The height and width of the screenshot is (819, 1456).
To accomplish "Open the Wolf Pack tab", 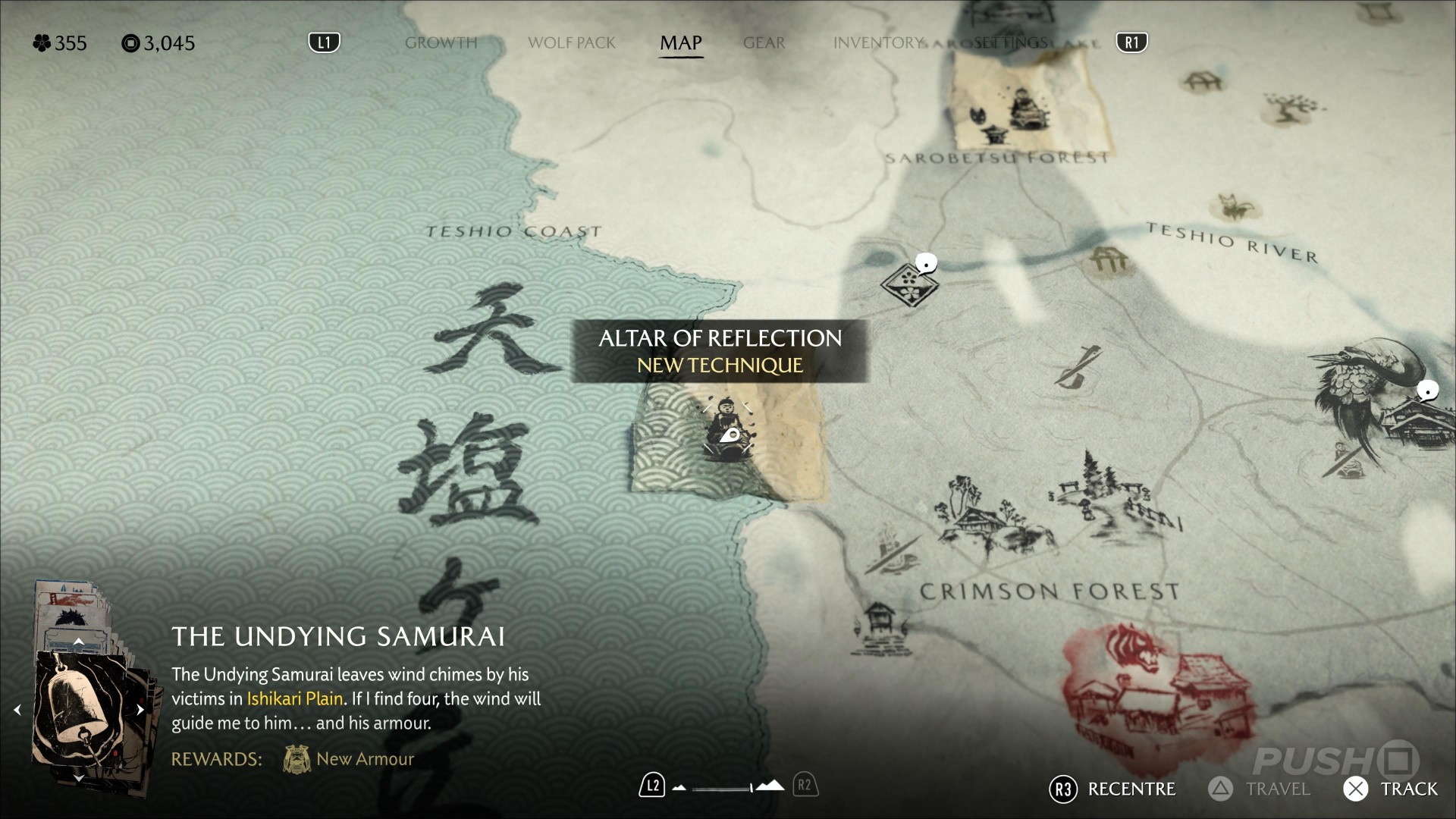I will pos(571,43).
